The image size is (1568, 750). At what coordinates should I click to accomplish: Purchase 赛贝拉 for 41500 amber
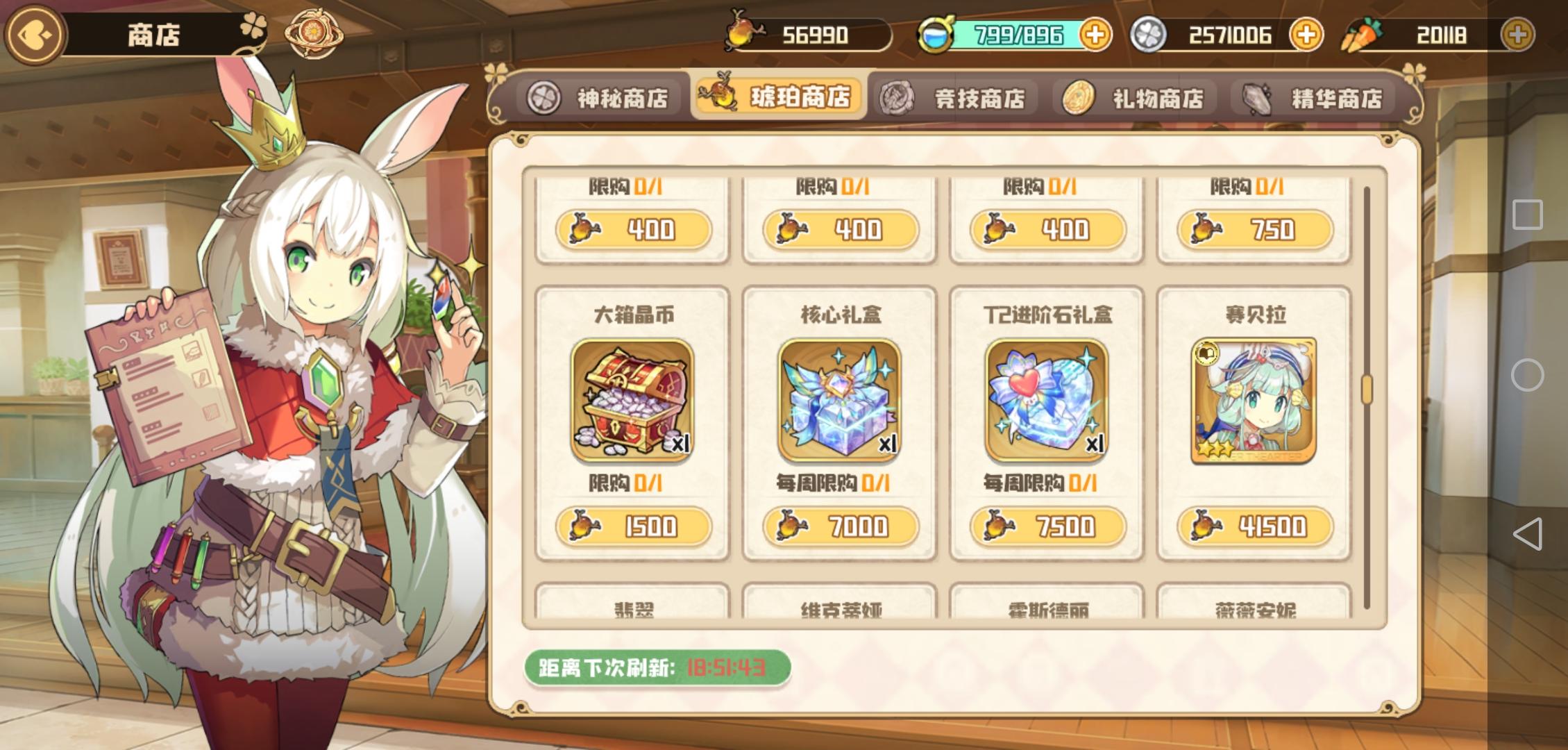[1255, 527]
